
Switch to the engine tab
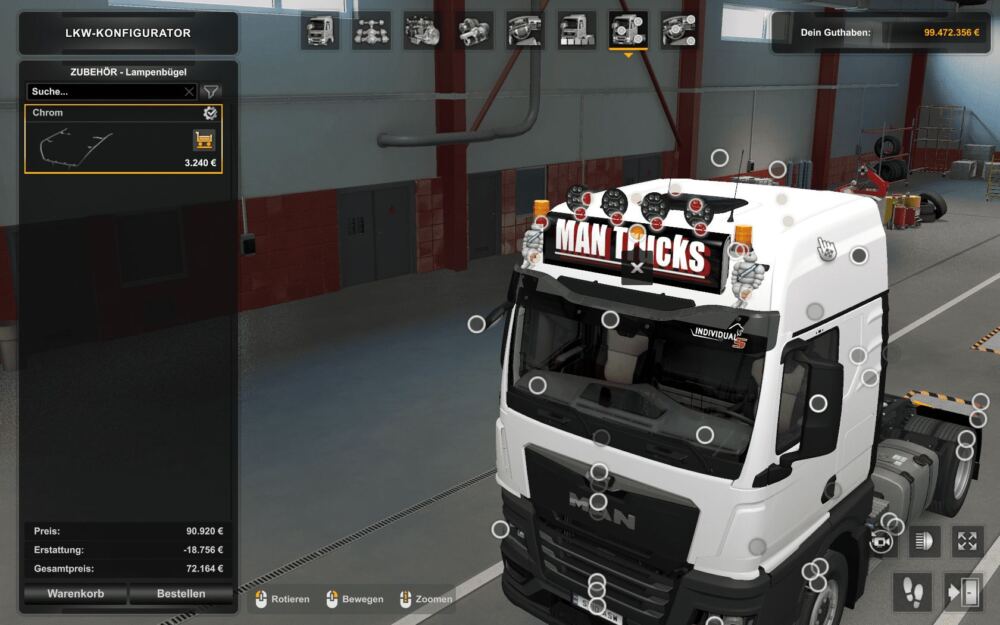tap(423, 30)
